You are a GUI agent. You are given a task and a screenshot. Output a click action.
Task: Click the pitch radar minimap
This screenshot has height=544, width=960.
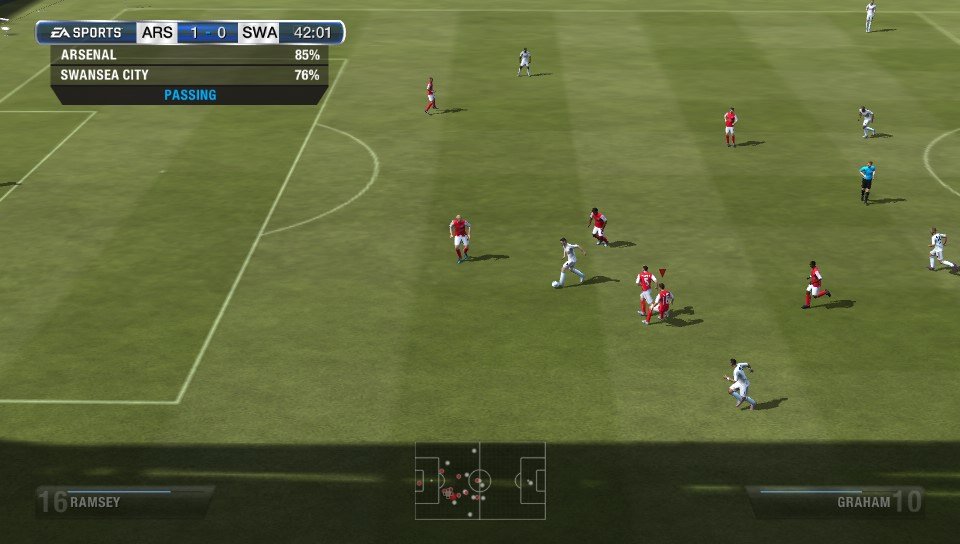(480, 480)
